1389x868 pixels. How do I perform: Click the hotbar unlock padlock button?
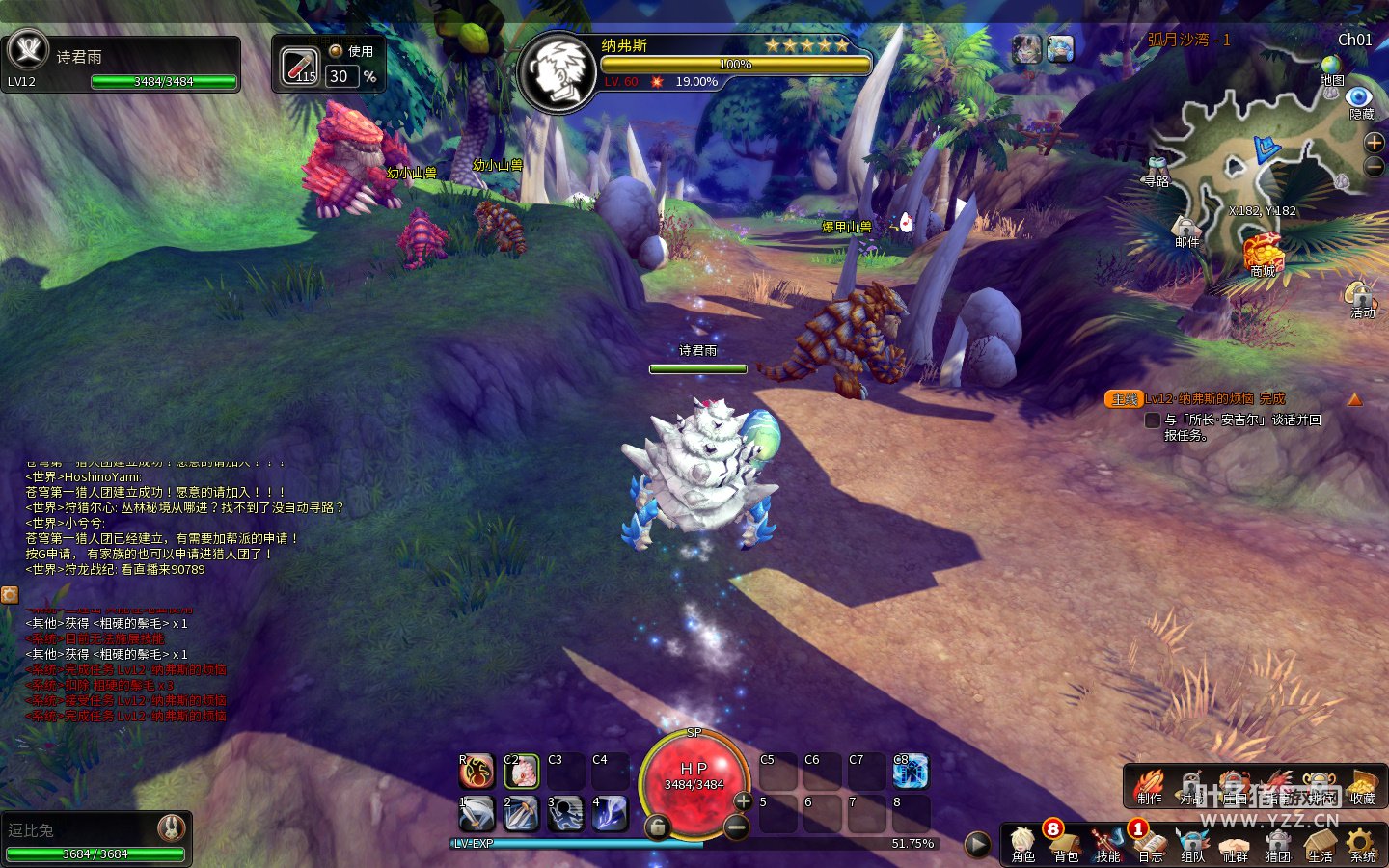click(x=657, y=827)
